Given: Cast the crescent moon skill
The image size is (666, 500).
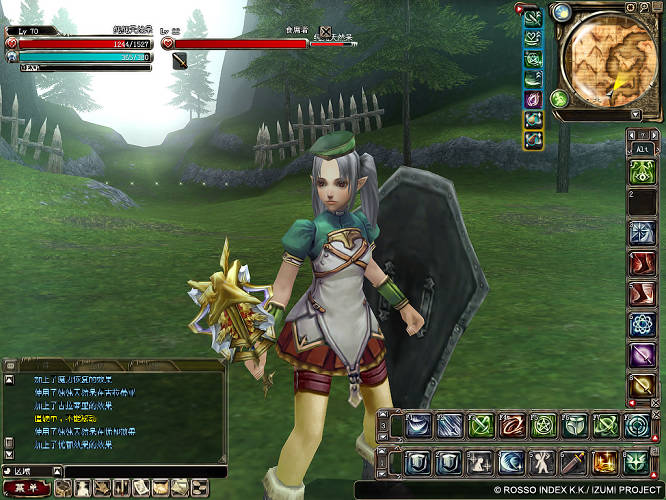Looking at the screenshot, I should (x=512, y=462).
